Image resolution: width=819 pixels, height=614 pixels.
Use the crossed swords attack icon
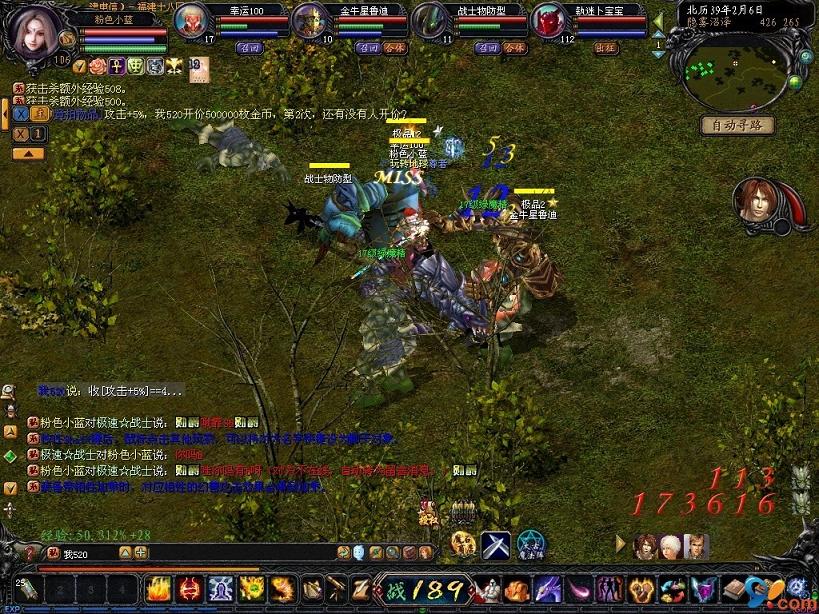[x=495, y=545]
